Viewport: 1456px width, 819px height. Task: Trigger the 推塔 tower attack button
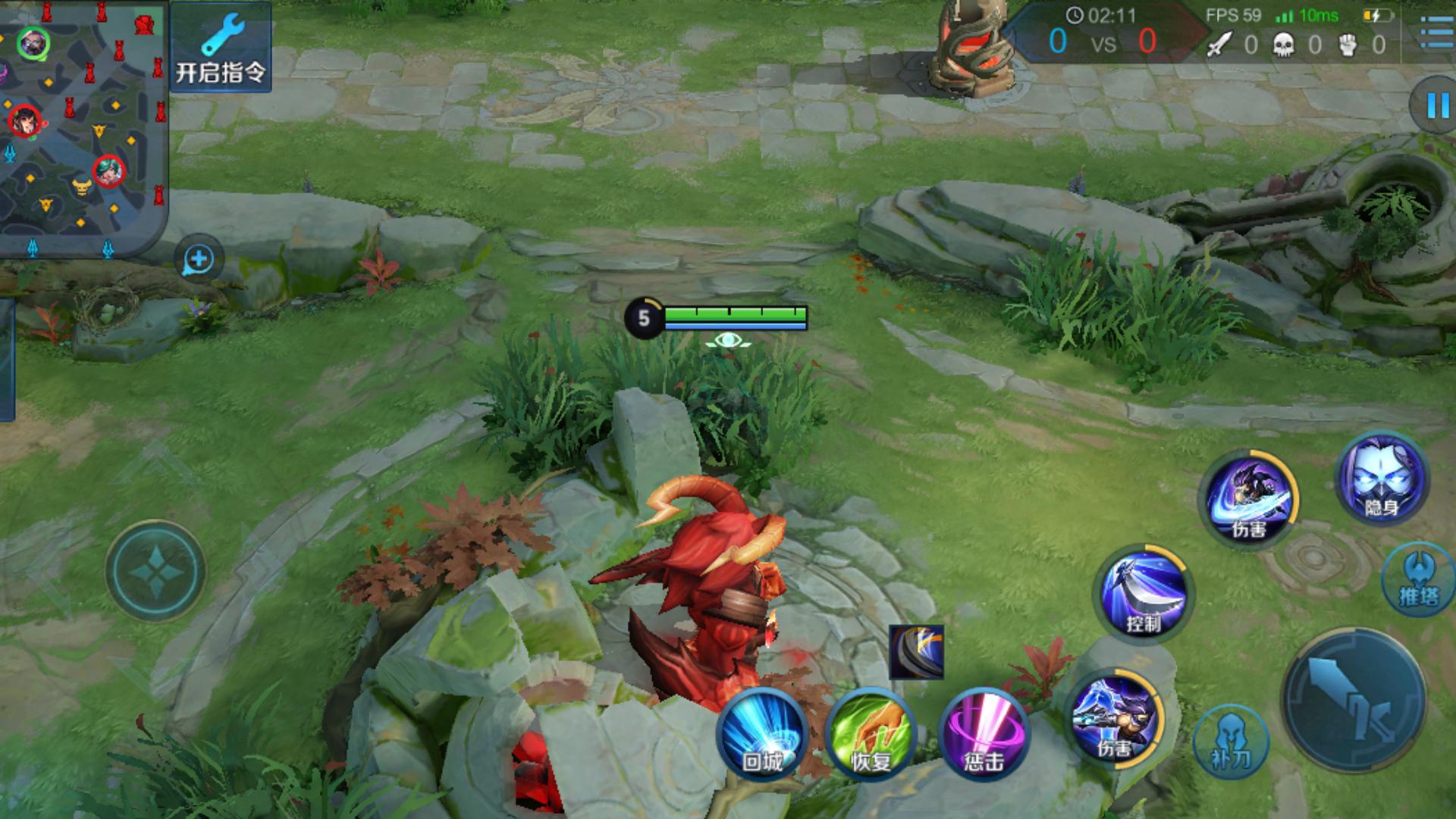click(1417, 579)
